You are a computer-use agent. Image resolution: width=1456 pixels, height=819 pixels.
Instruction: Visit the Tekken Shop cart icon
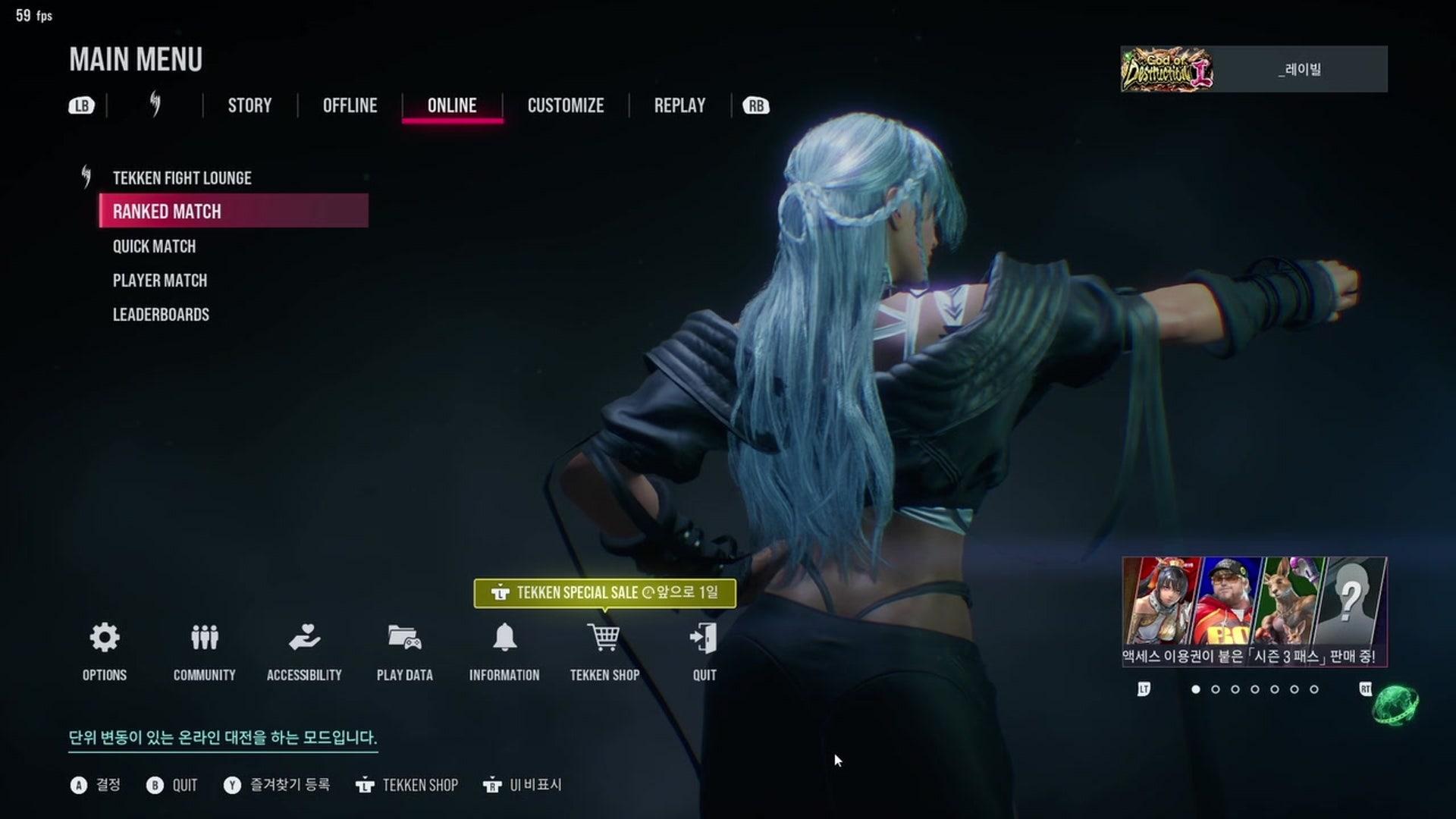click(x=604, y=639)
